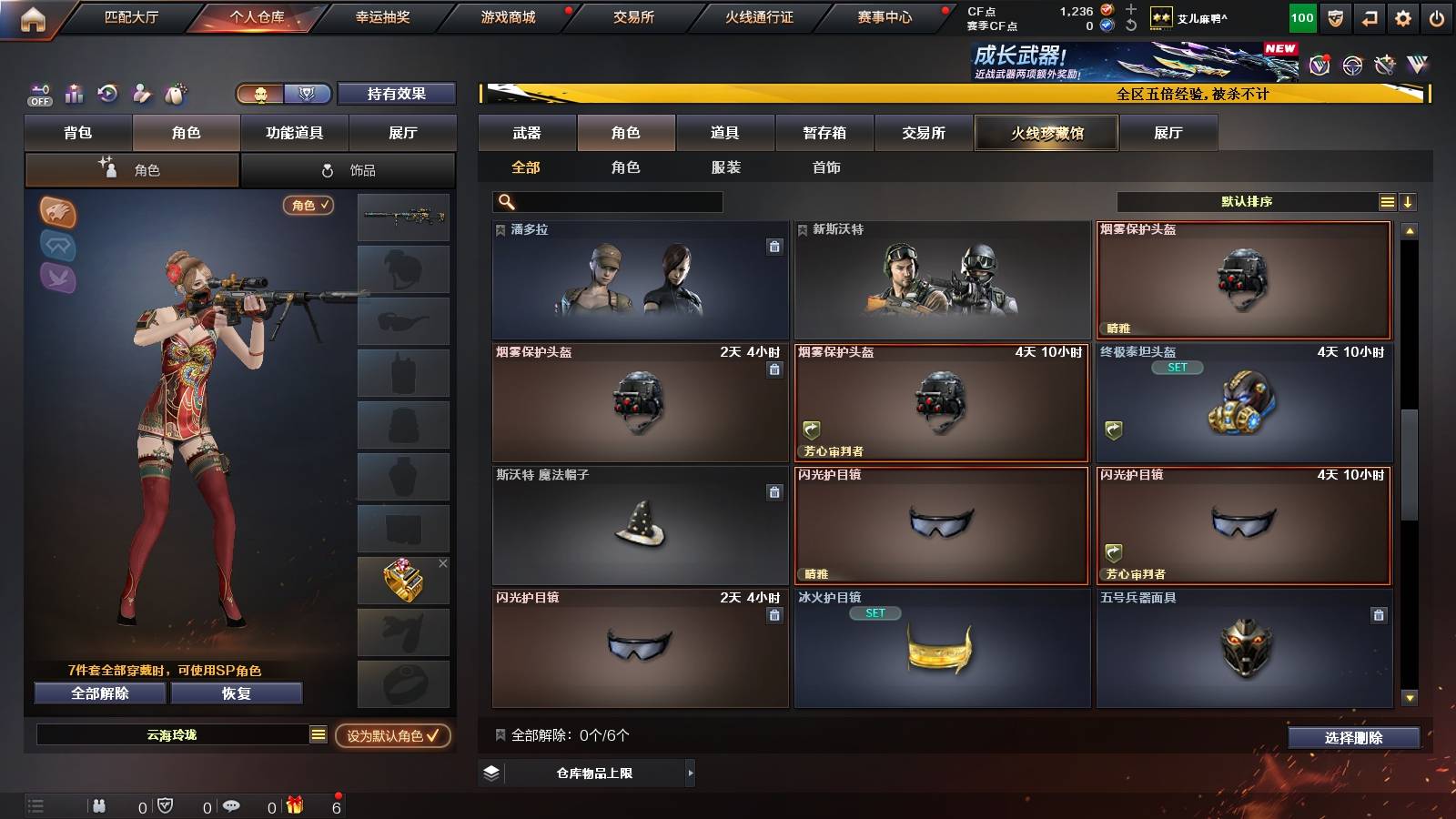The image size is (1456, 819).
Task: Toggle the OFF key switch above left panel
Action: [x=38, y=94]
